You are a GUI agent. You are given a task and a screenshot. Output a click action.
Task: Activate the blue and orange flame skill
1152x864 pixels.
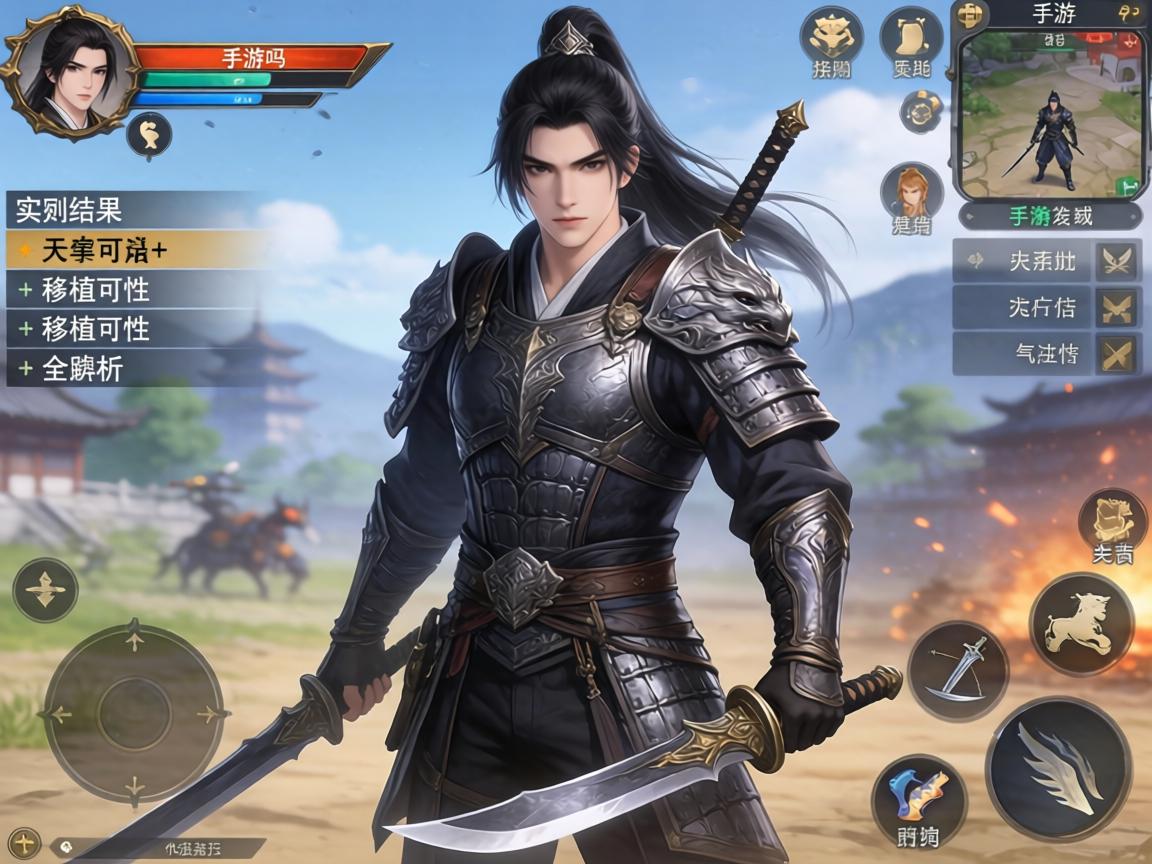click(x=918, y=802)
